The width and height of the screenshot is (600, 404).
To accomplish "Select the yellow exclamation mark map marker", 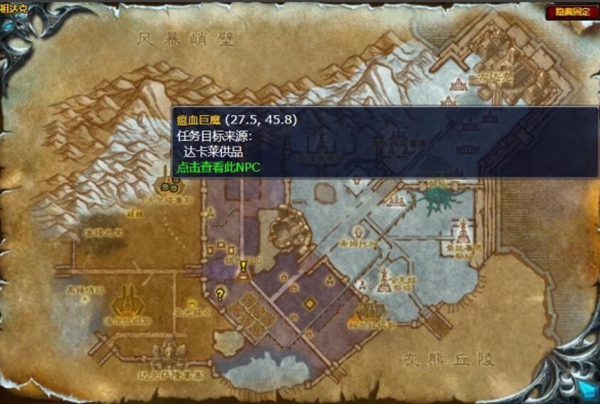I will pyautogui.click(x=243, y=267).
